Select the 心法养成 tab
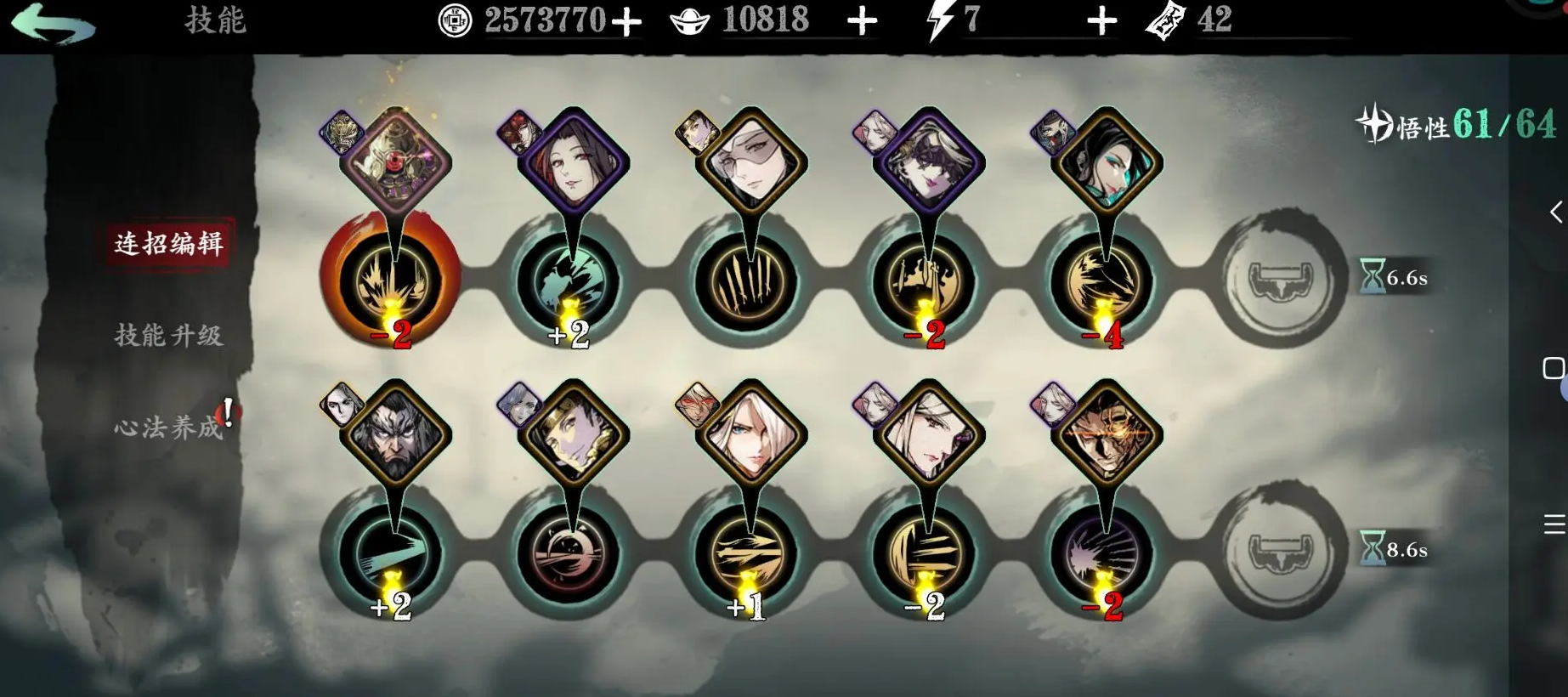1568x697 pixels. click(x=168, y=426)
